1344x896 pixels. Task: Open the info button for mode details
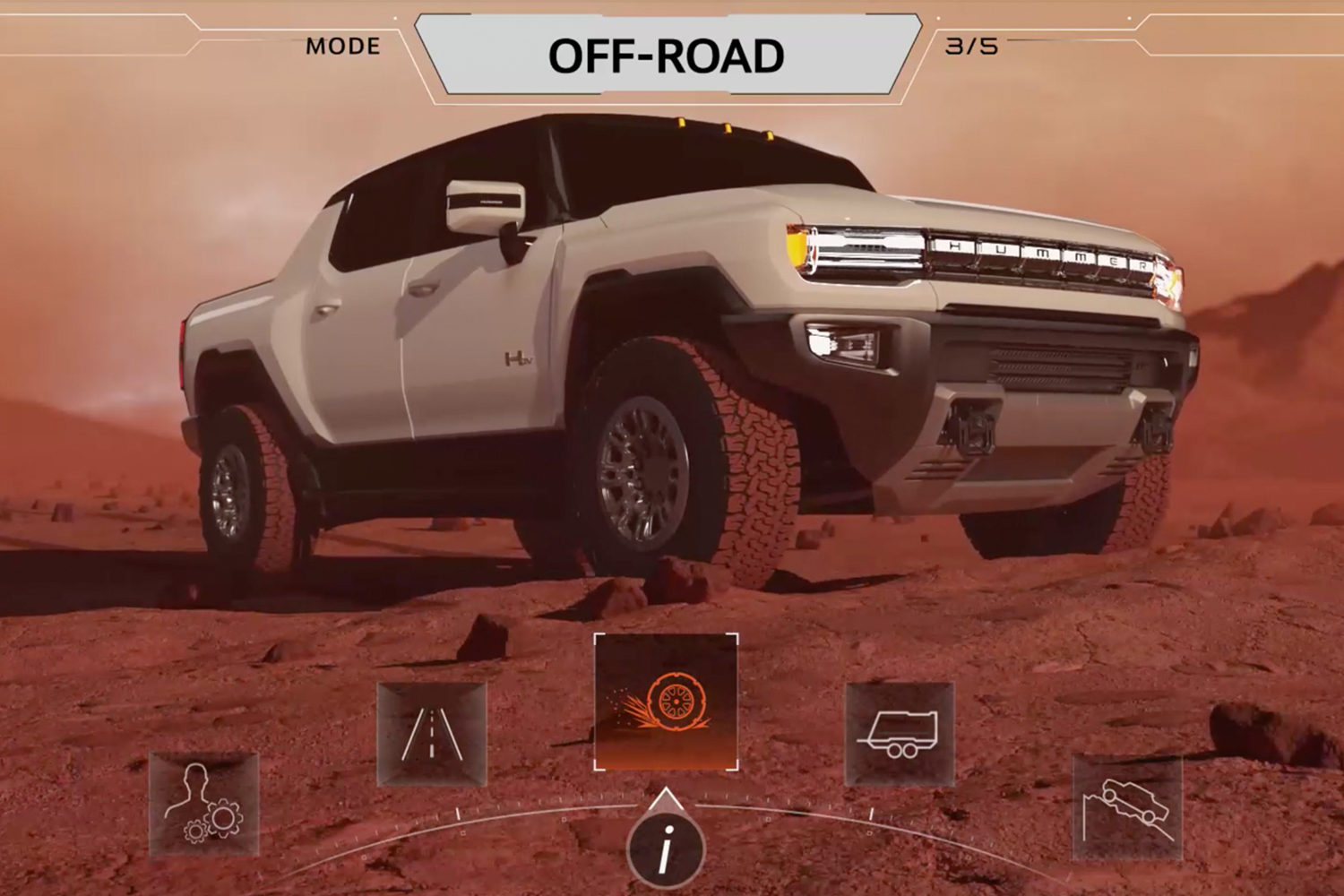coord(665,848)
